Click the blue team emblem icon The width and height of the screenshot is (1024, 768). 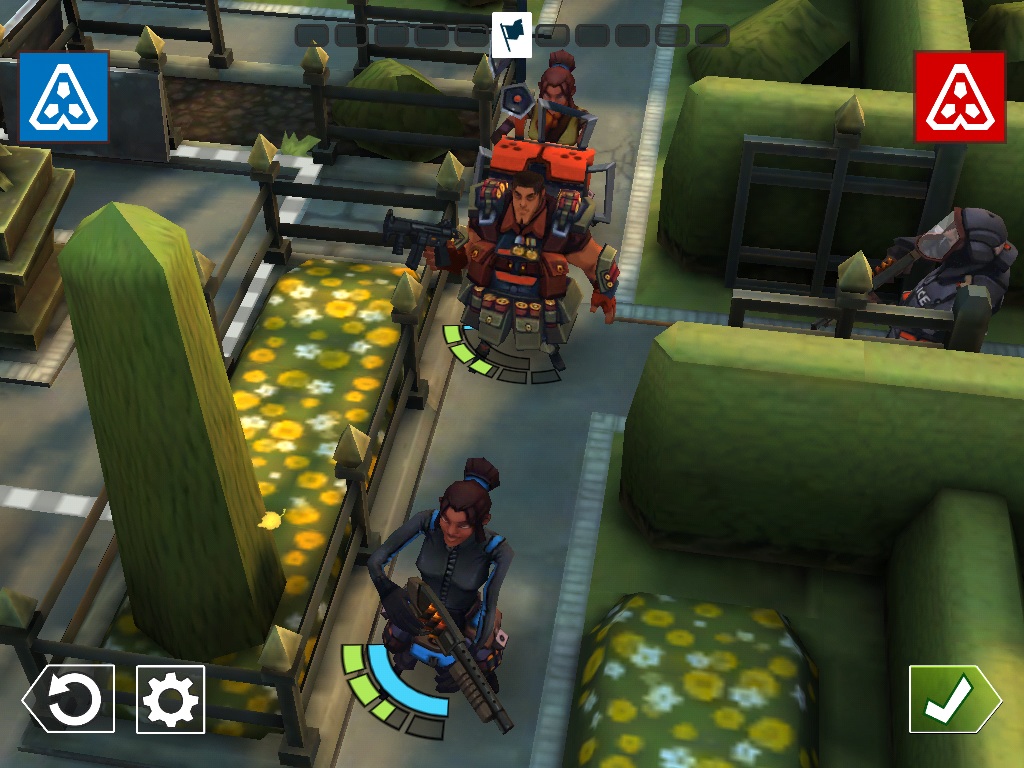click(x=64, y=97)
